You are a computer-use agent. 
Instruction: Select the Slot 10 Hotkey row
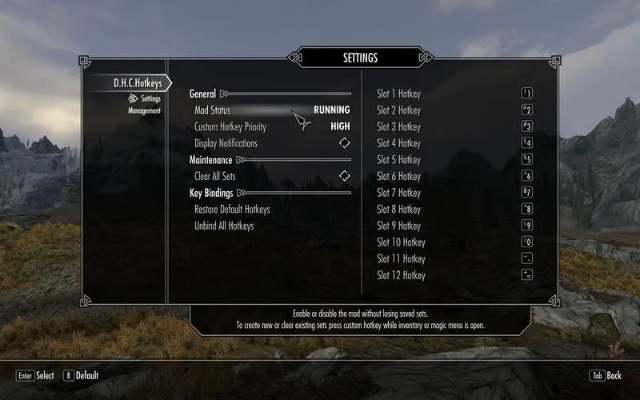tap(455, 242)
